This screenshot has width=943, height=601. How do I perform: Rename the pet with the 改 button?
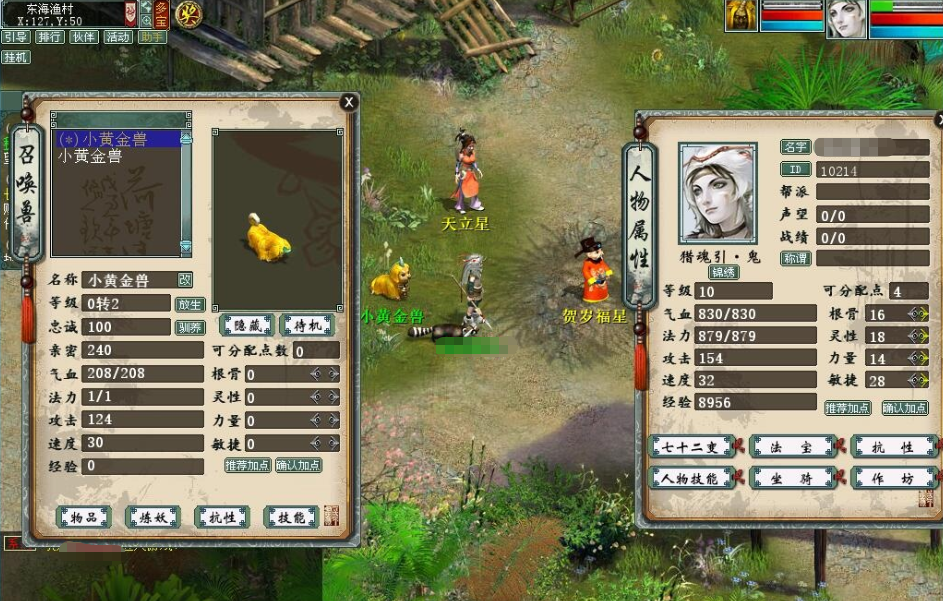(185, 280)
